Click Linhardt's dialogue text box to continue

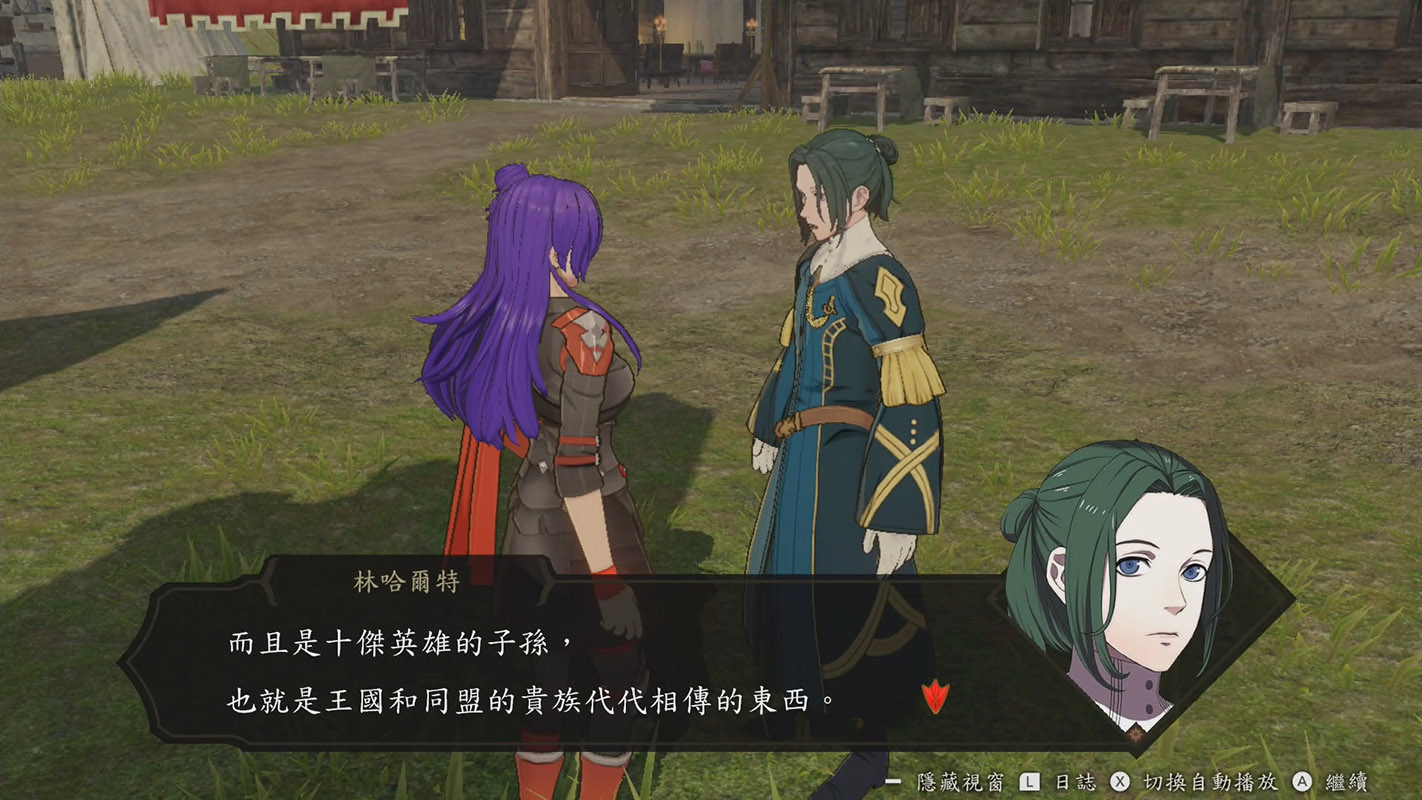click(x=560, y=670)
